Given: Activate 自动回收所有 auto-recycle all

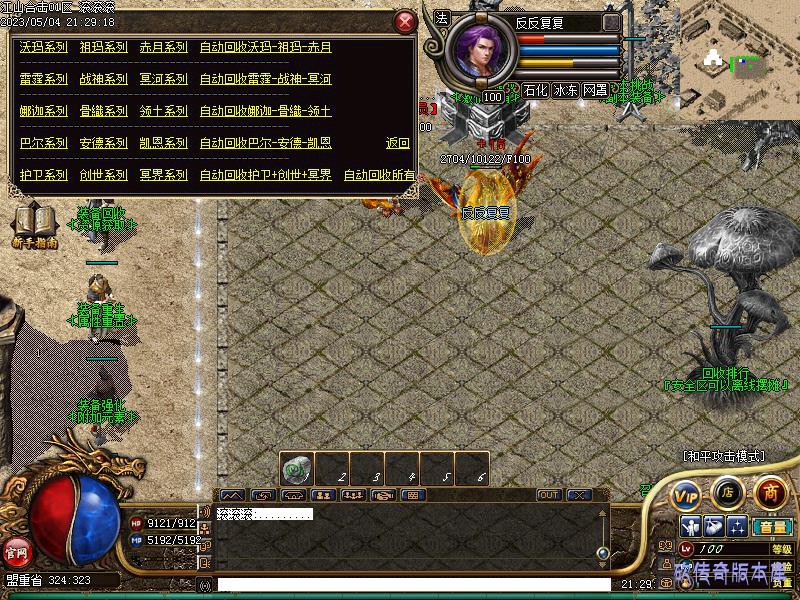Looking at the screenshot, I should point(379,175).
